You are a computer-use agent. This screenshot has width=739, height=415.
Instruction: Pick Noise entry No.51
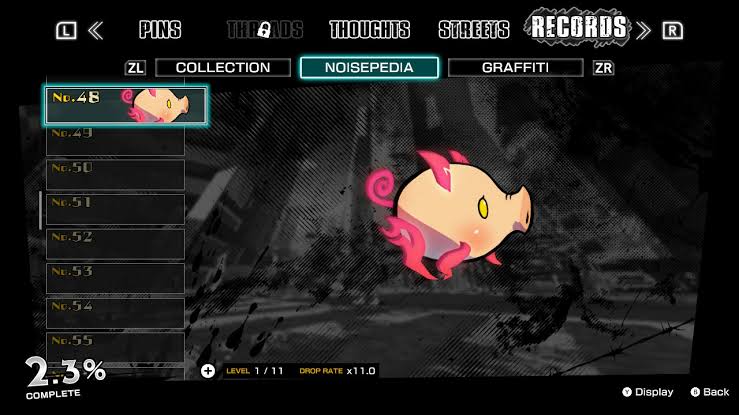pos(115,209)
